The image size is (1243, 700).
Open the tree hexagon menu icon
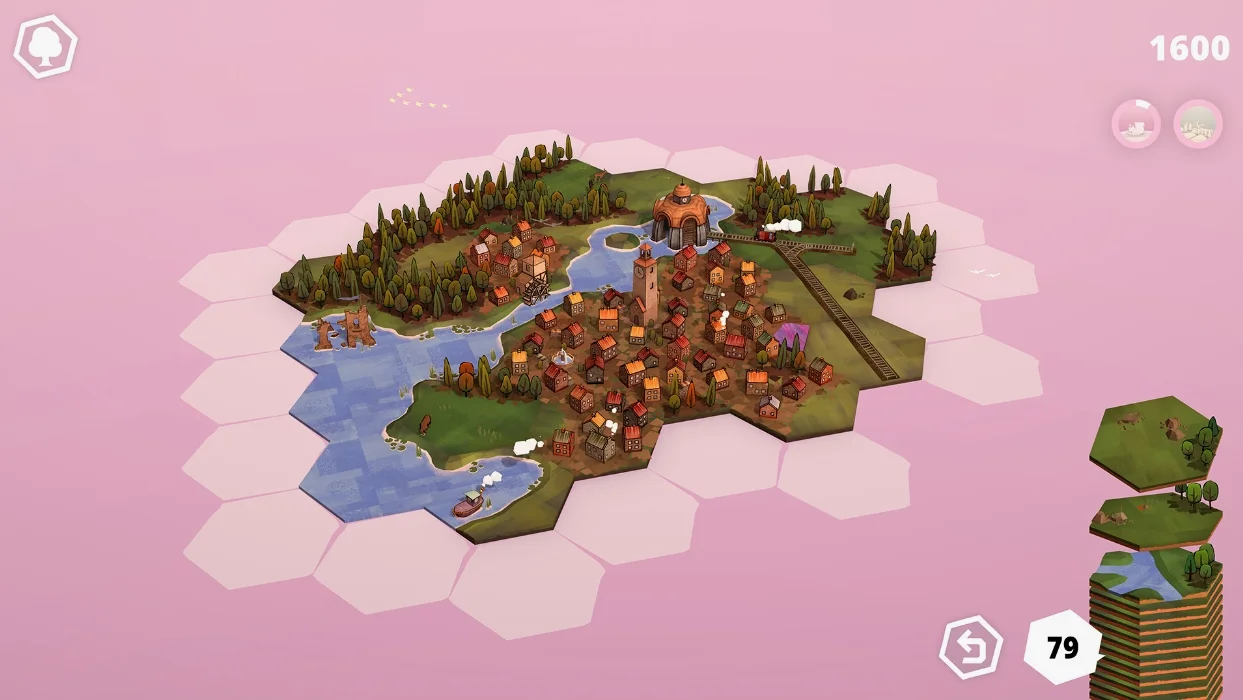click(45, 46)
